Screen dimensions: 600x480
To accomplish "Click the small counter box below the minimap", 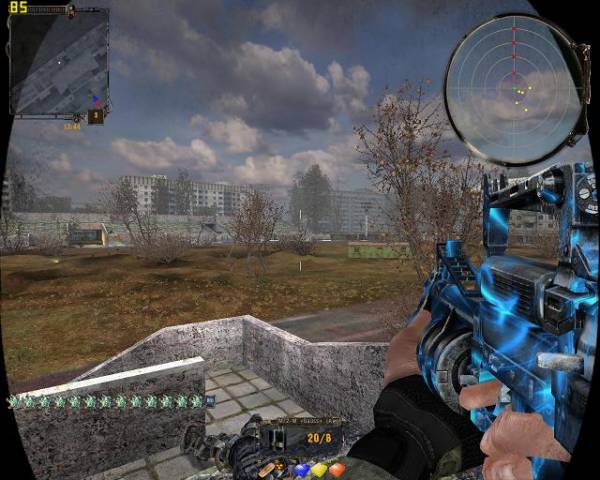I will (96, 116).
